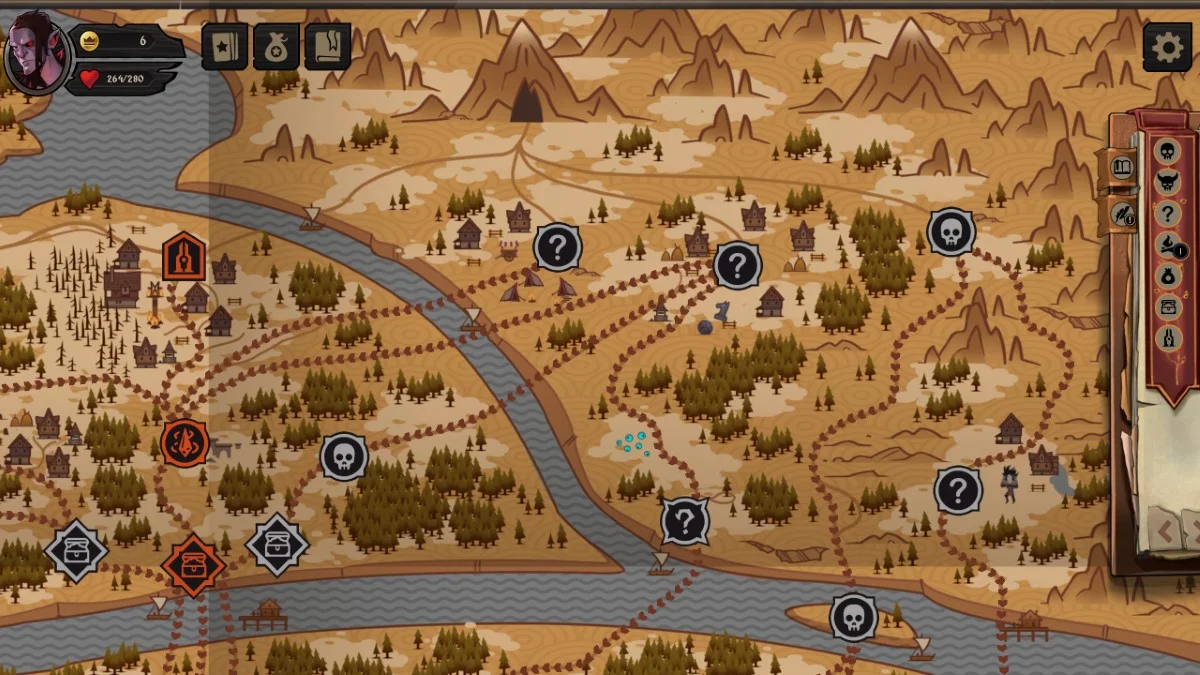Open the star-marked loot bag
Screen dimensions: 1200x675
point(276,47)
